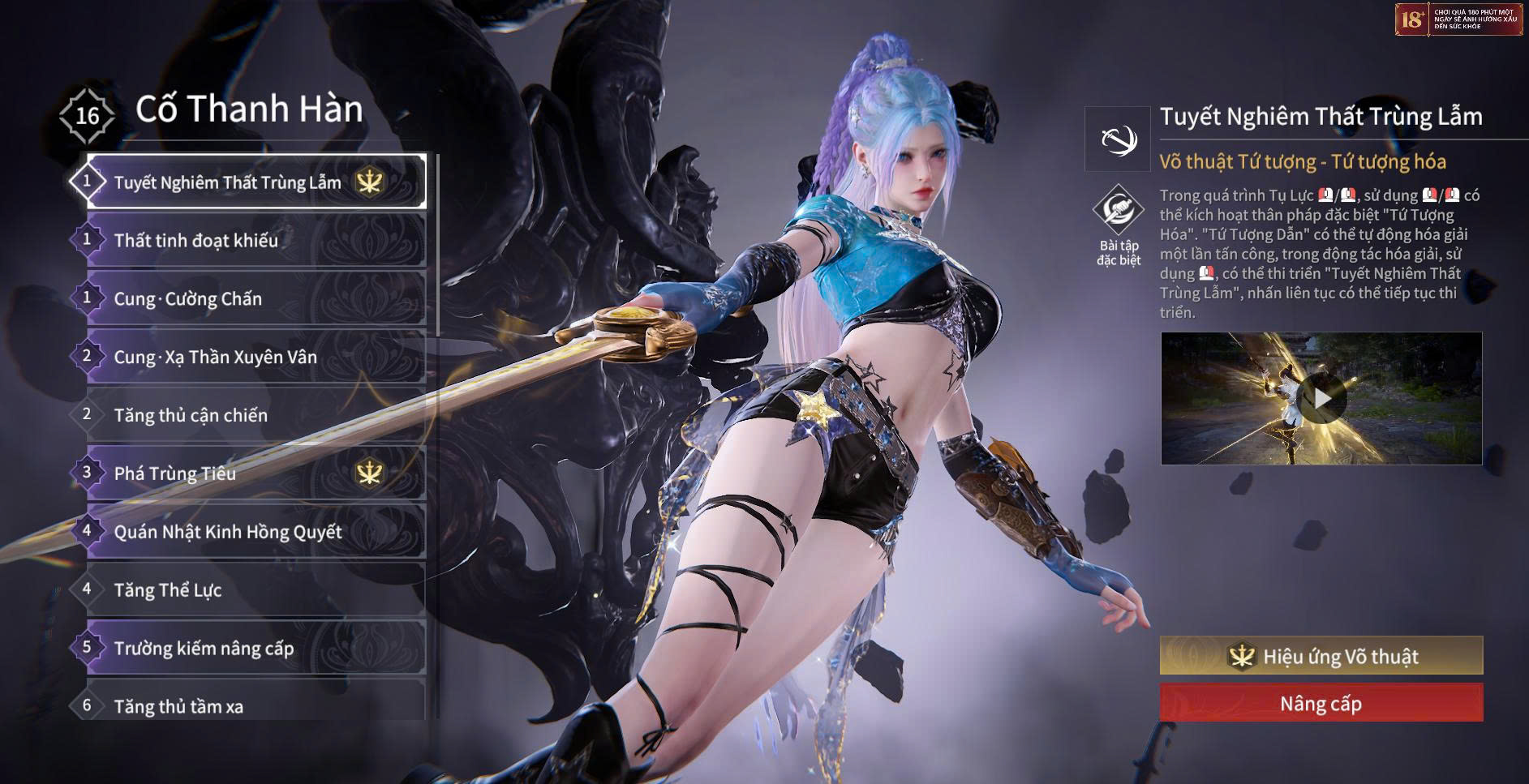This screenshot has height=784, width=1529.
Task: Choose the Phá Trùng Tiêu skill row
Action: click(x=256, y=473)
